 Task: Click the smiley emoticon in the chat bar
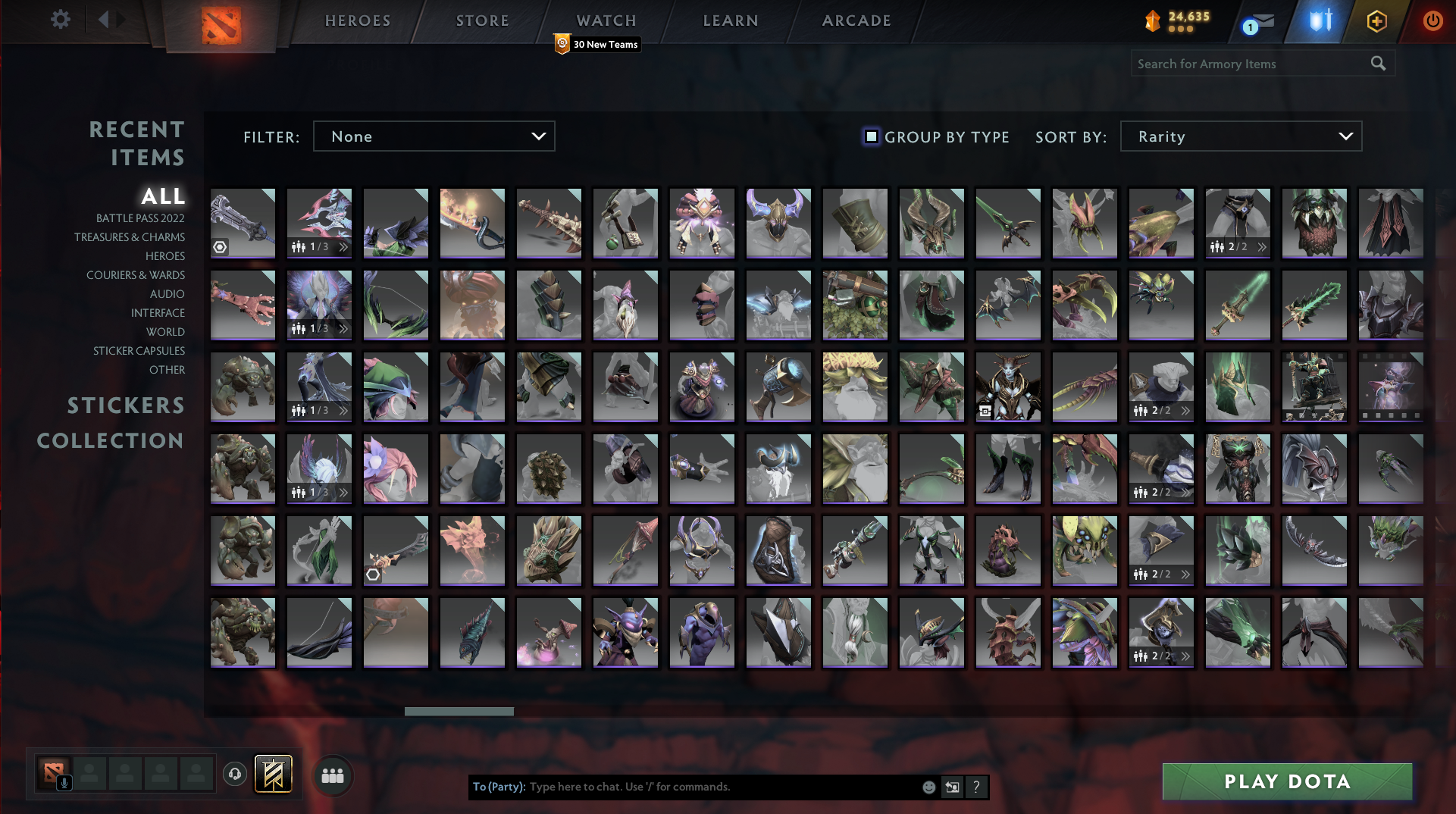tap(928, 787)
